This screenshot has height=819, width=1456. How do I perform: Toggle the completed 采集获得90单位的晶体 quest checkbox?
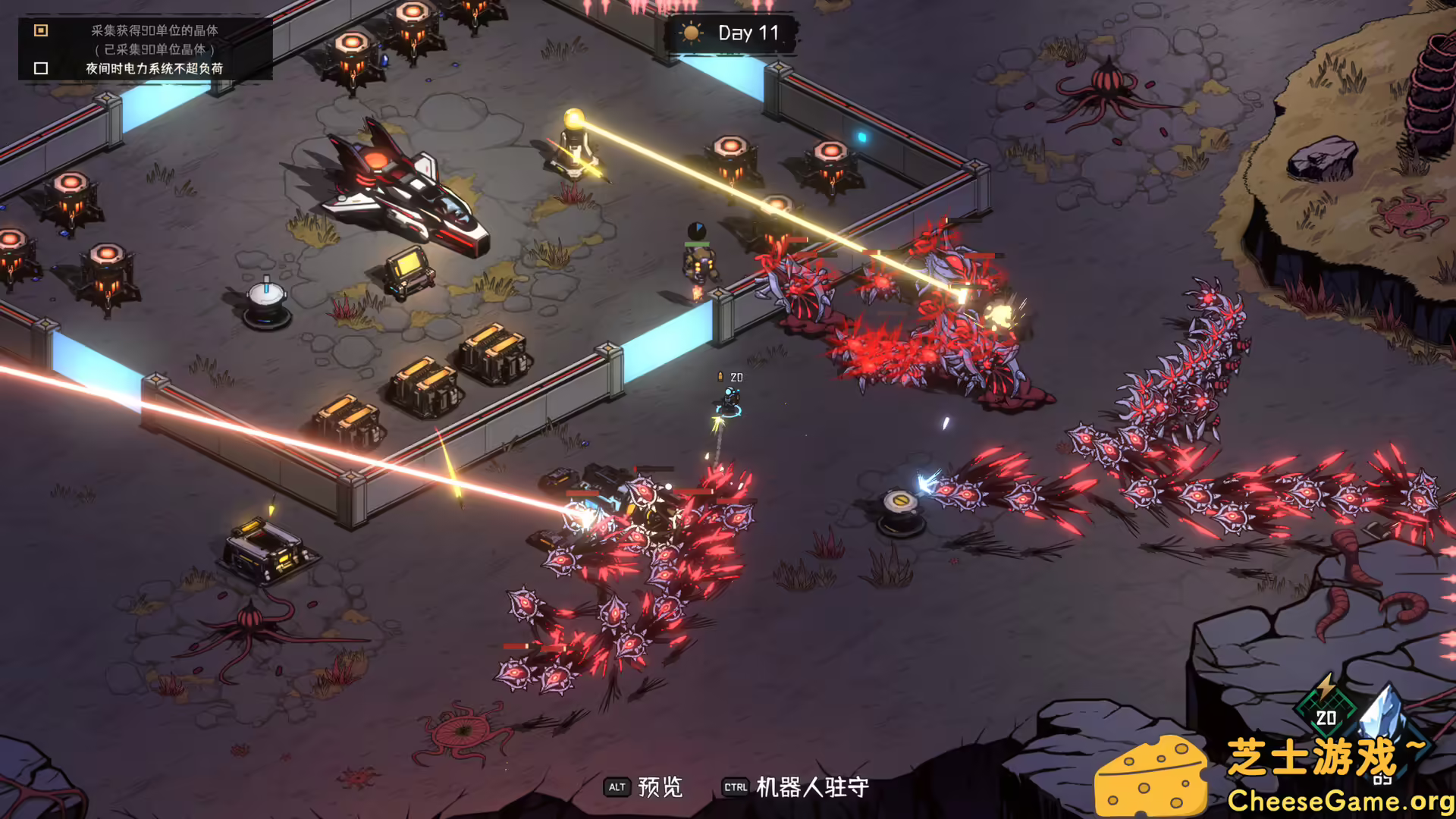coord(40,31)
